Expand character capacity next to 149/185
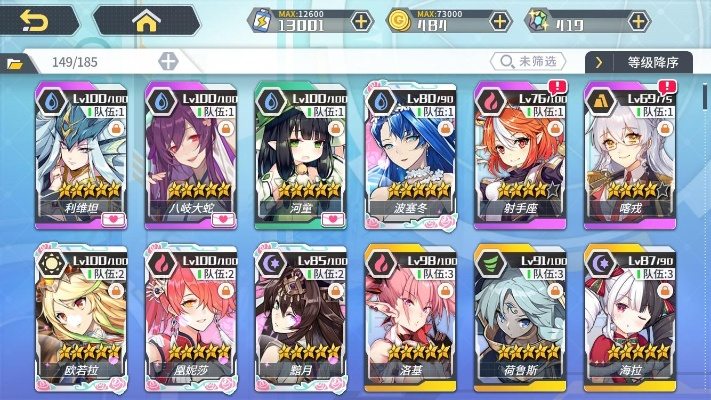 pyautogui.click(x=168, y=62)
